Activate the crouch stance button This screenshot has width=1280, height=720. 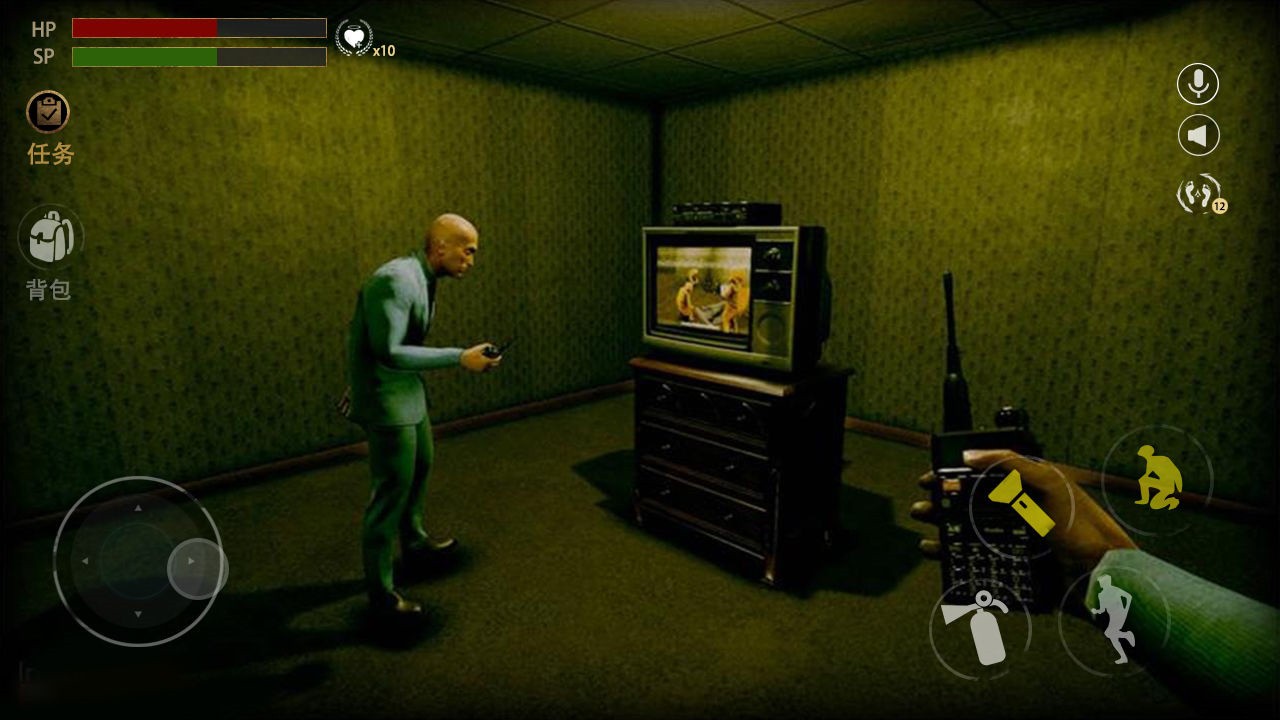tap(1157, 479)
